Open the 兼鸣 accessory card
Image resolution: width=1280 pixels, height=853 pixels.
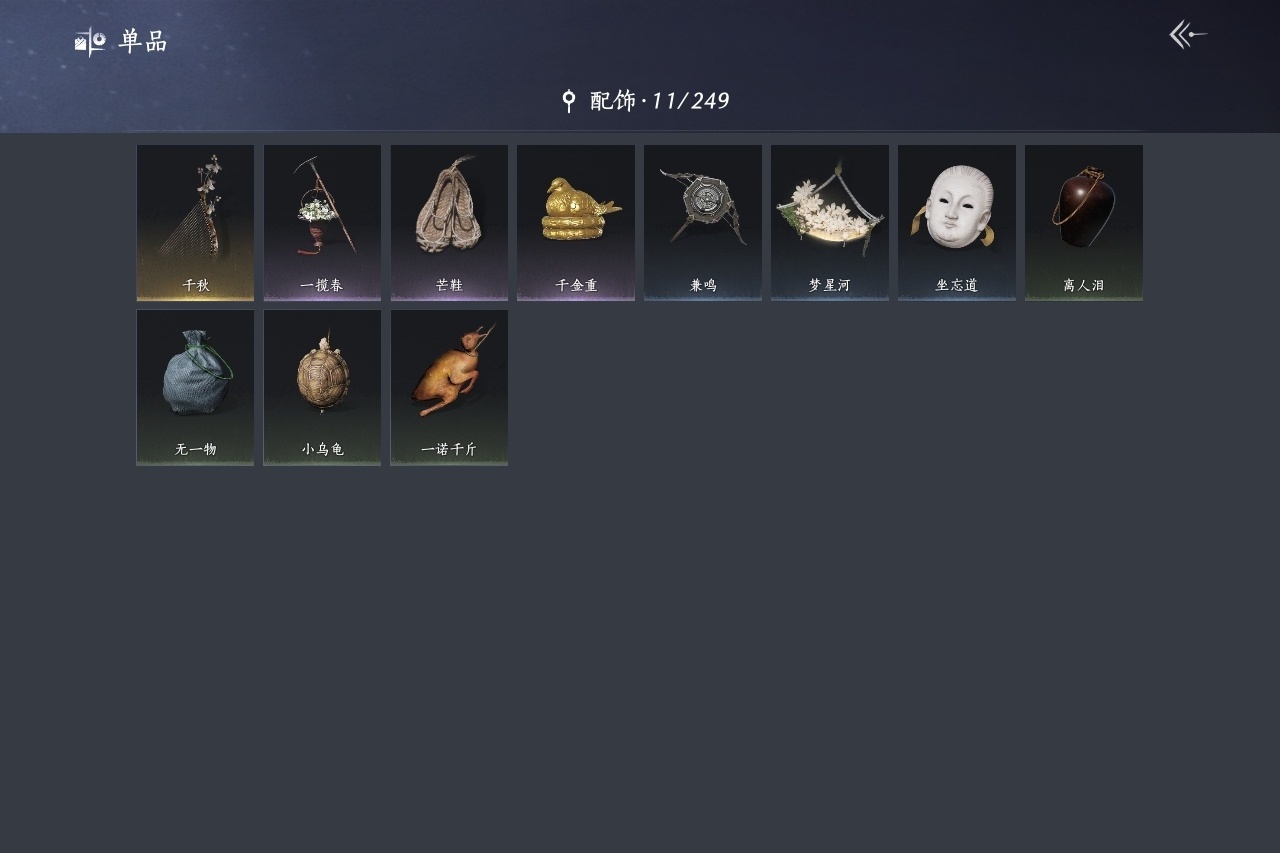coord(703,222)
